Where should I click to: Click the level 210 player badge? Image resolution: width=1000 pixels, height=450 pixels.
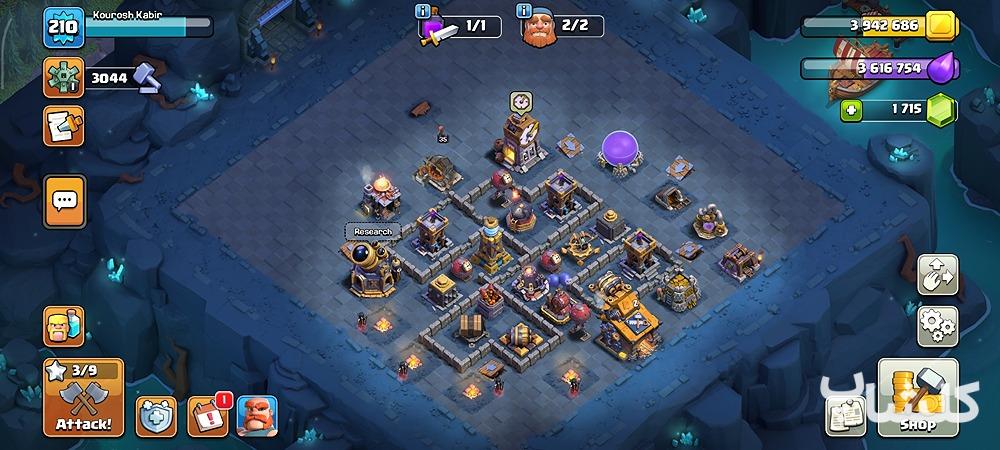[61, 26]
